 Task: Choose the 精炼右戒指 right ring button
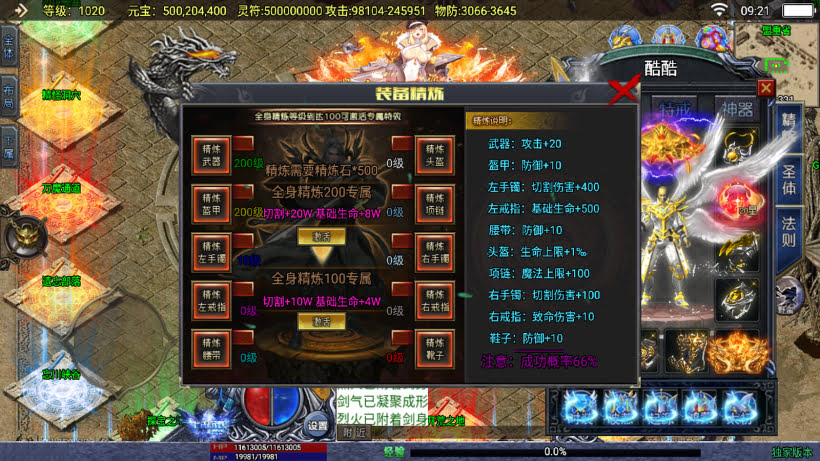pyautogui.click(x=434, y=300)
